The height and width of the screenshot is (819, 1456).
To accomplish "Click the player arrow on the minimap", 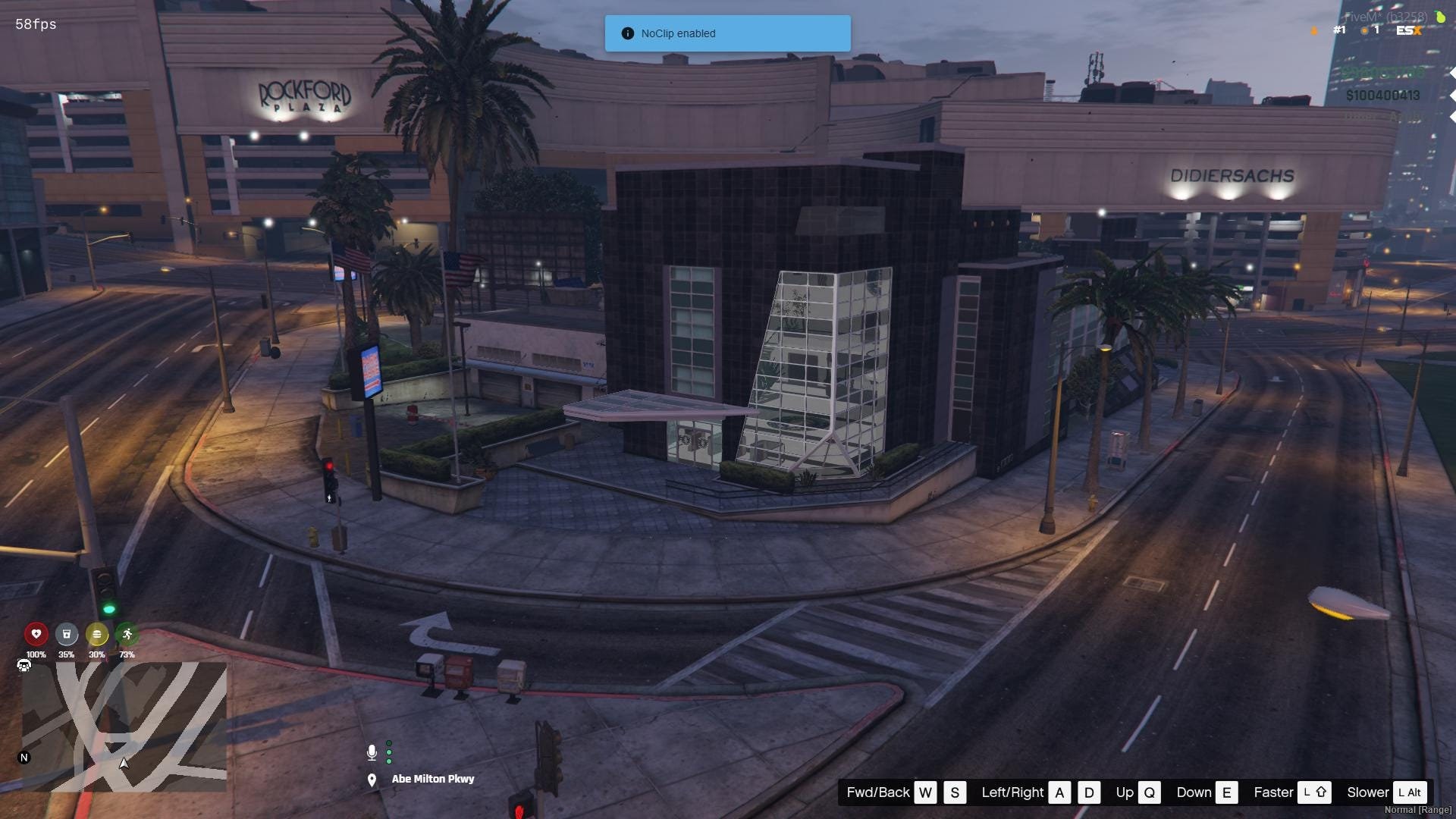I will point(124,764).
